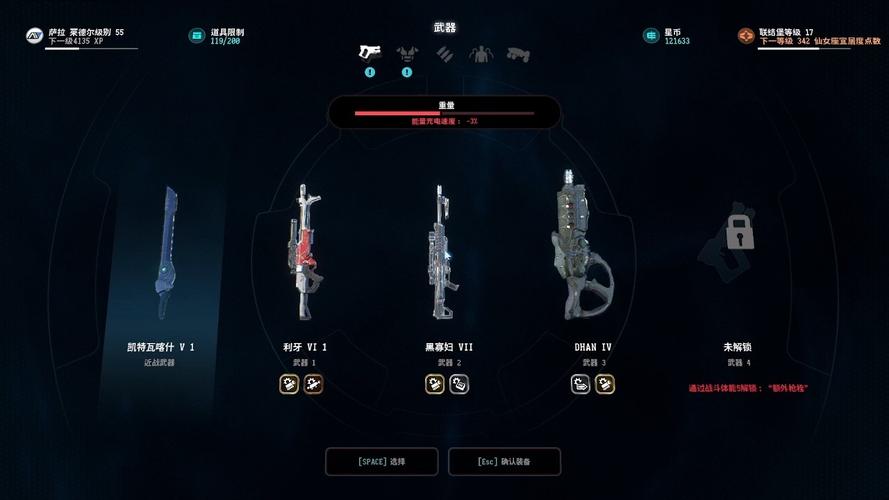This screenshot has height=500, width=889.
Task: Open the human figure tab
Action: (481, 54)
